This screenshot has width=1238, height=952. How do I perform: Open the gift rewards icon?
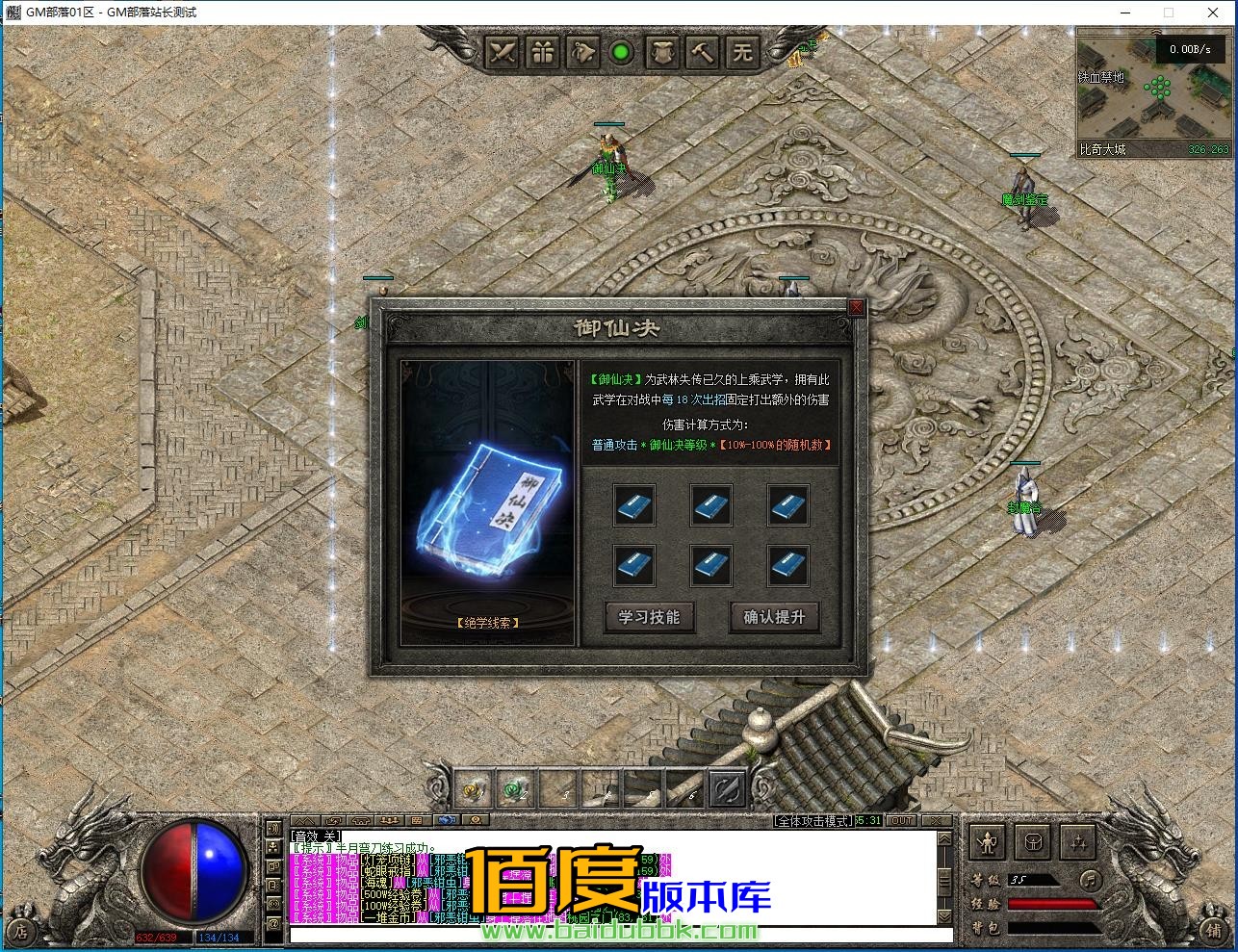click(x=542, y=53)
